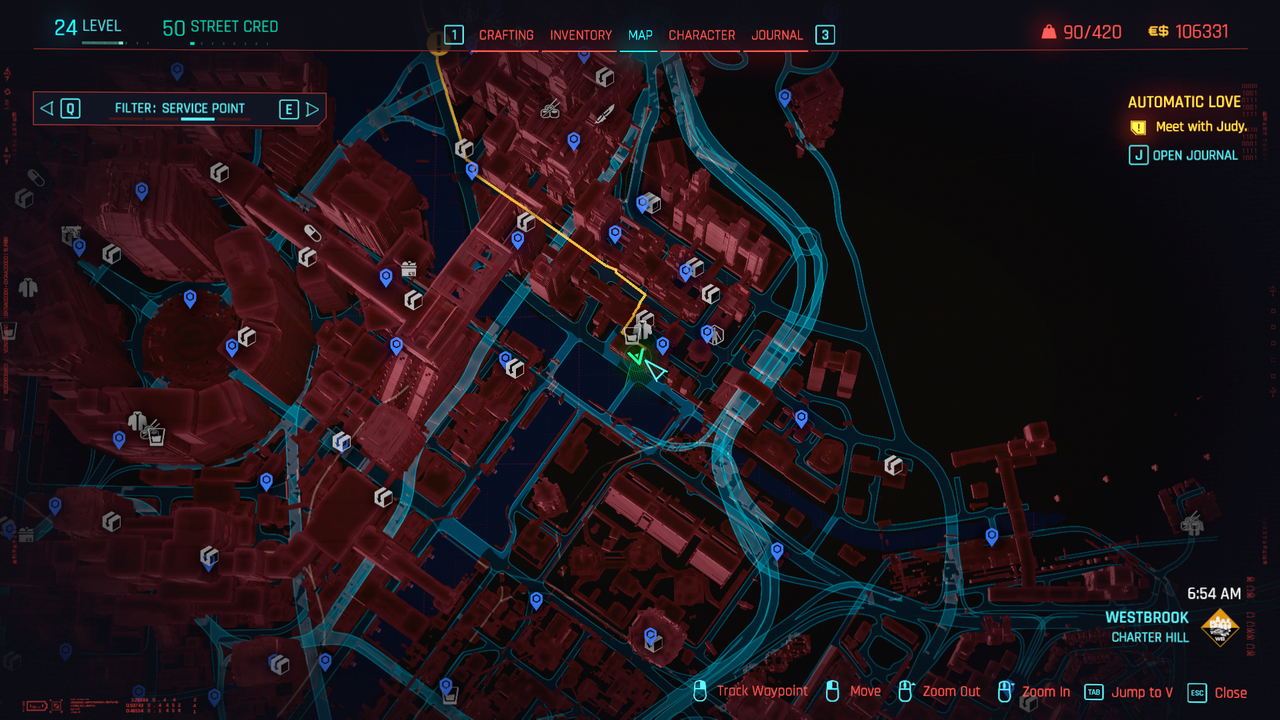Click the next filter arrow
This screenshot has width=1280, height=720.
313,109
